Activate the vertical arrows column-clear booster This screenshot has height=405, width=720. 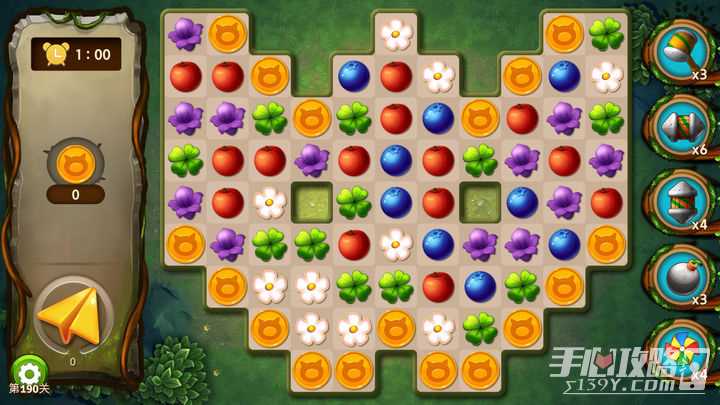[x=681, y=198]
